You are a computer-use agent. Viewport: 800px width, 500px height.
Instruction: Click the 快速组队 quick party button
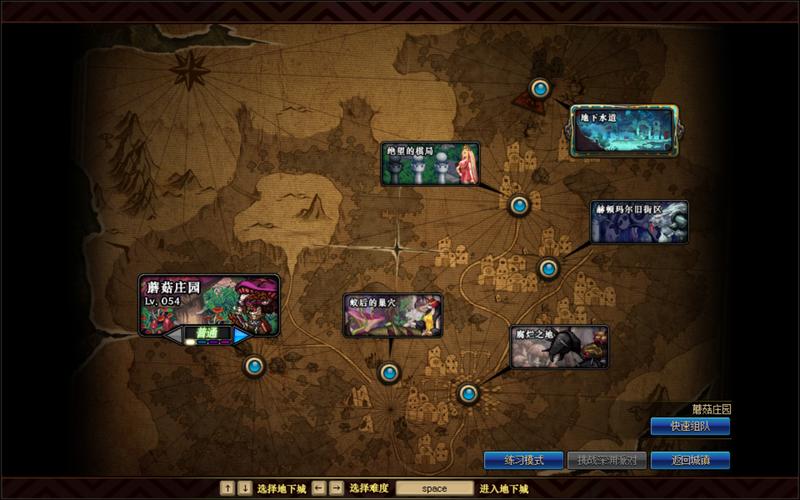click(690, 426)
